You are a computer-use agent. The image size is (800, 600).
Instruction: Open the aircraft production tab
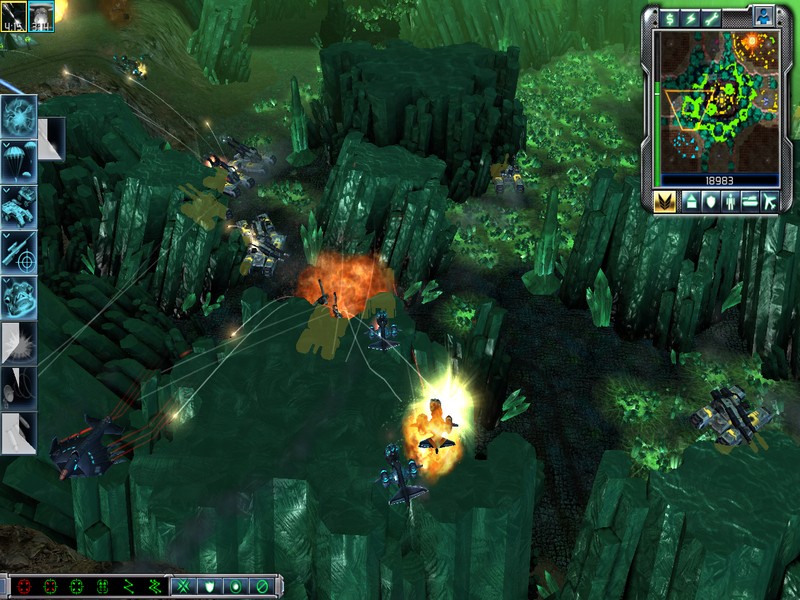(x=768, y=201)
